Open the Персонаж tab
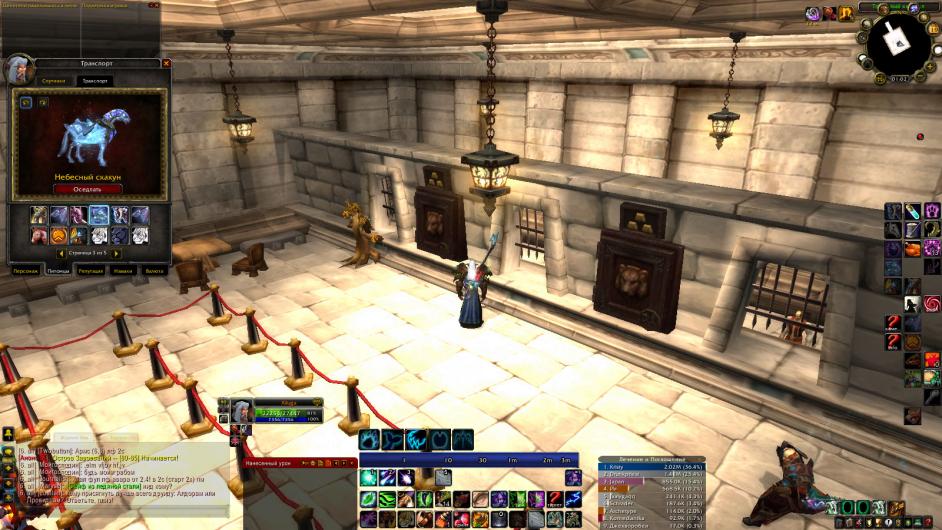The height and width of the screenshot is (530, 942). (26, 270)
